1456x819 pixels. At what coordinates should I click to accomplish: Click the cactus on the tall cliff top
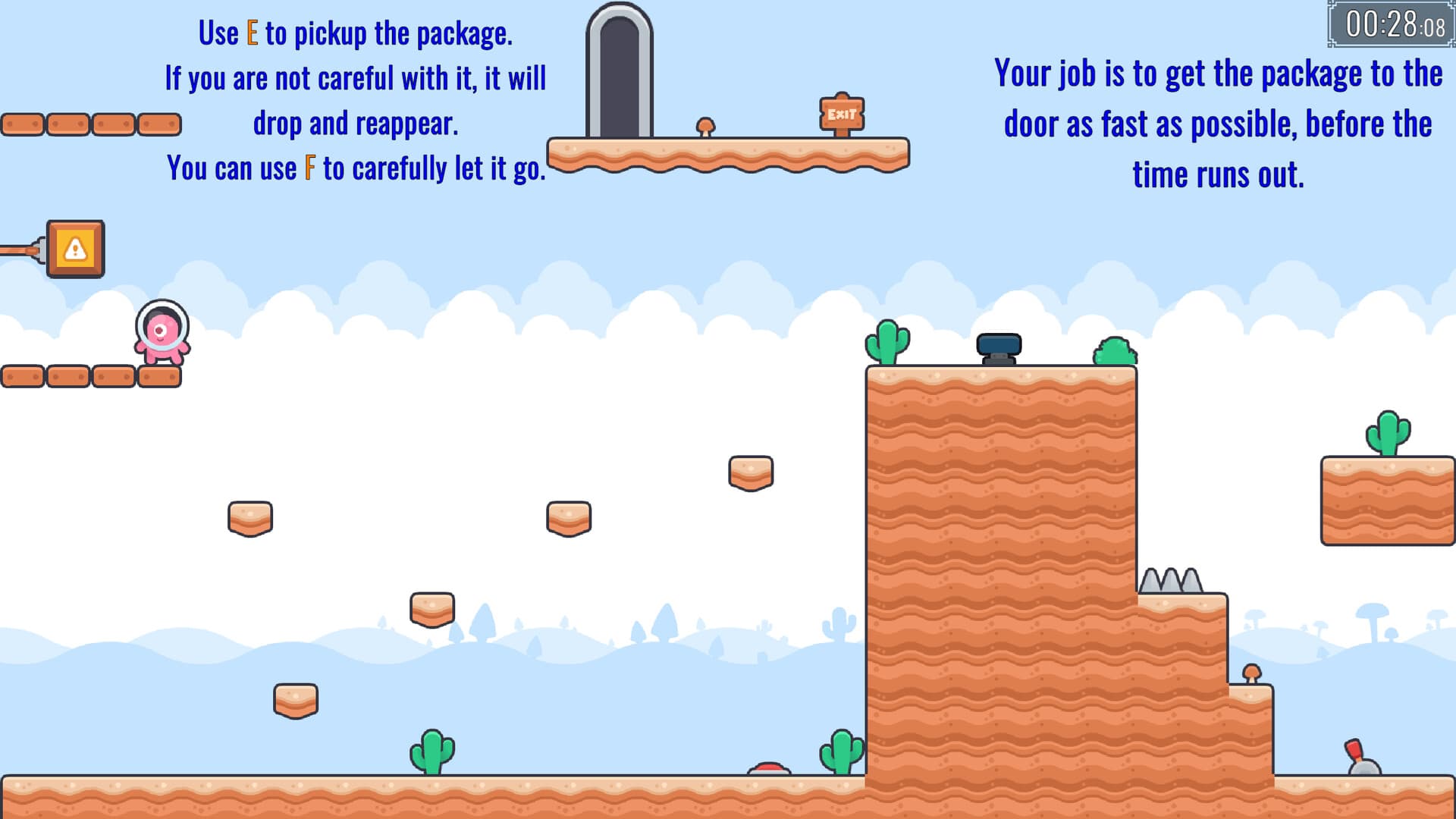(889, 341)
